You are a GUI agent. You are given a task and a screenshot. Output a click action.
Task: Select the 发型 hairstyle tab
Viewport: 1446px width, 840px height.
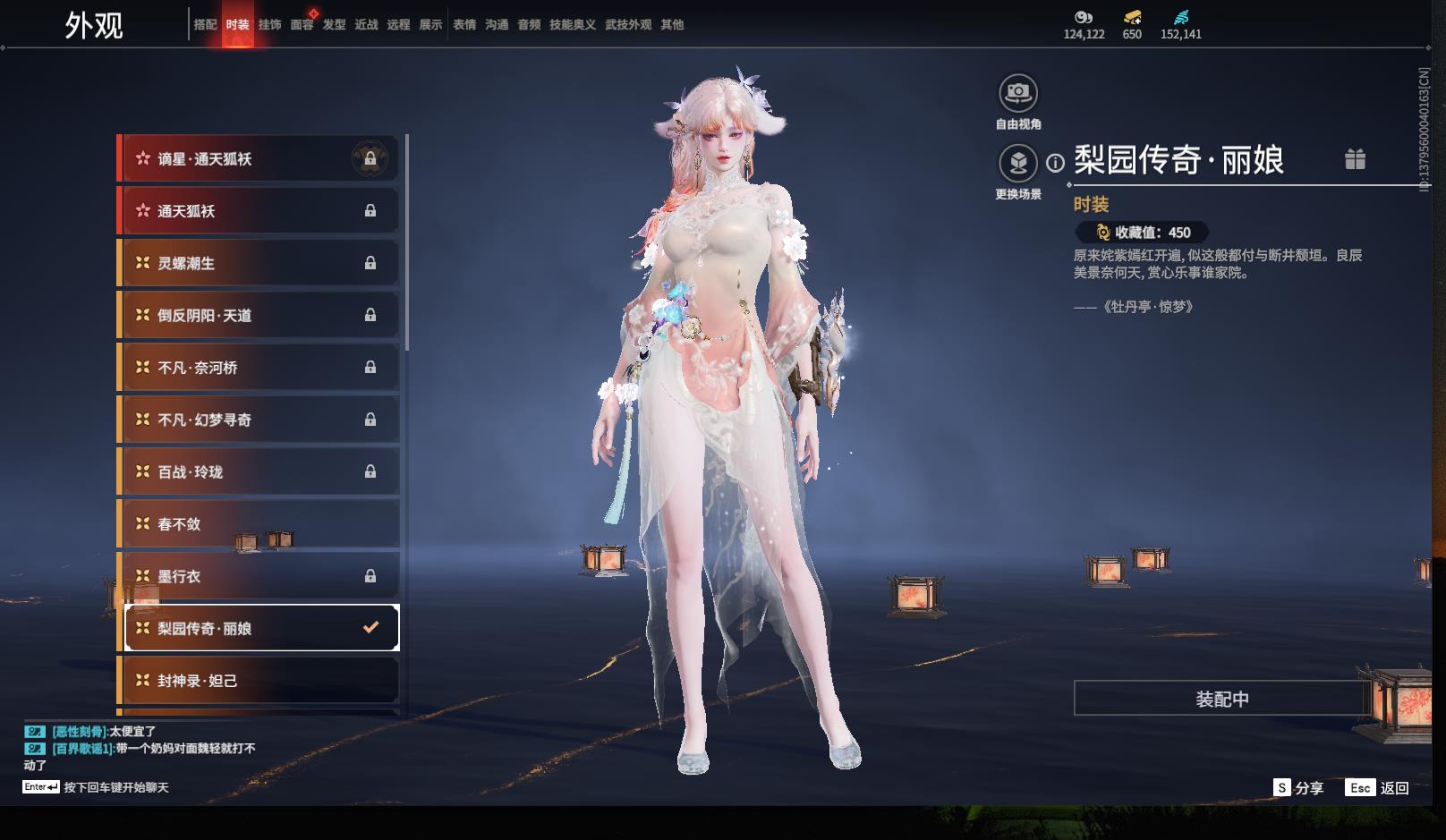(x=334, y=25)
